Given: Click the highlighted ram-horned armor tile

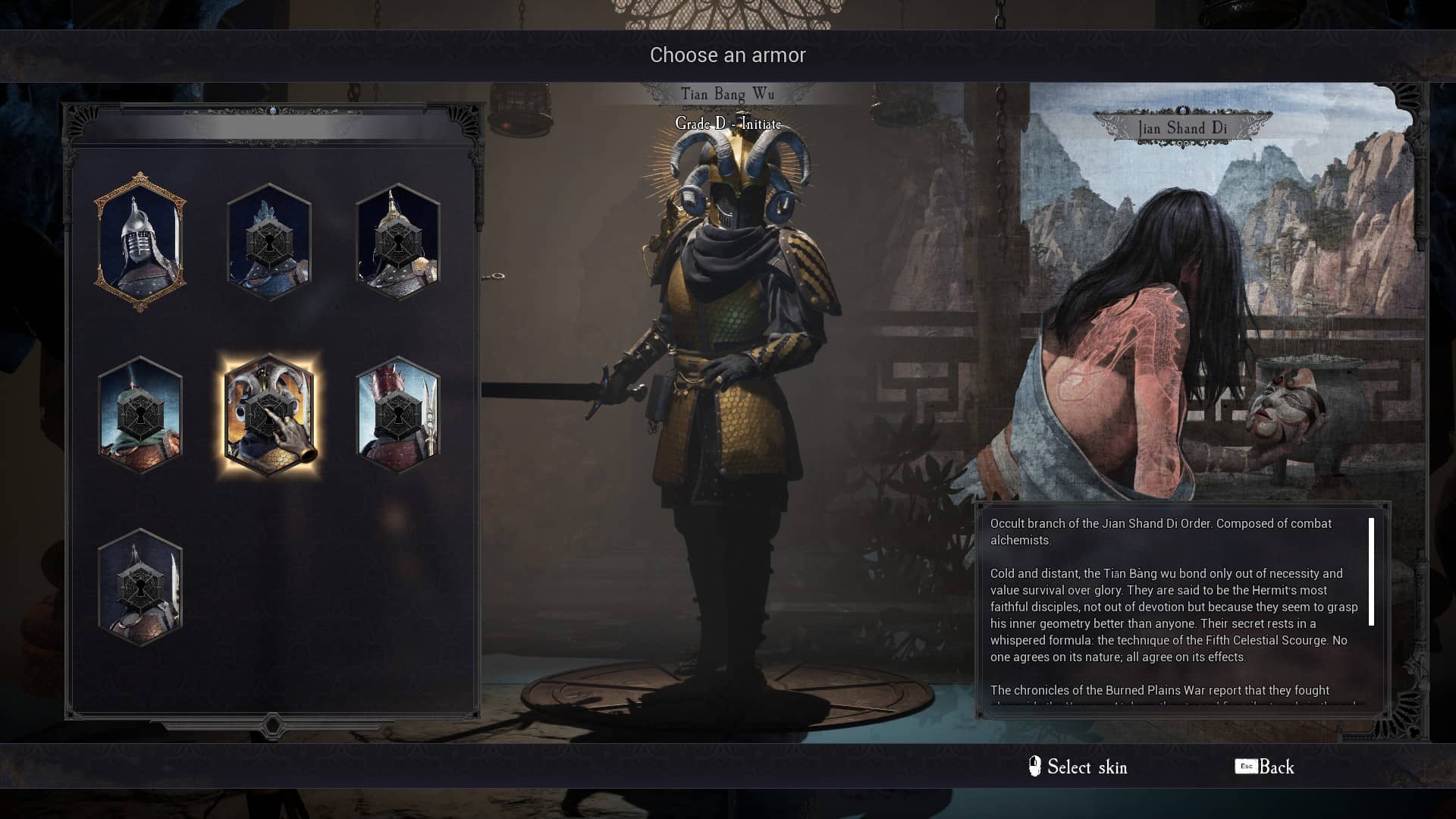Looking at the screenshot, I should click(x=269, y=415).
